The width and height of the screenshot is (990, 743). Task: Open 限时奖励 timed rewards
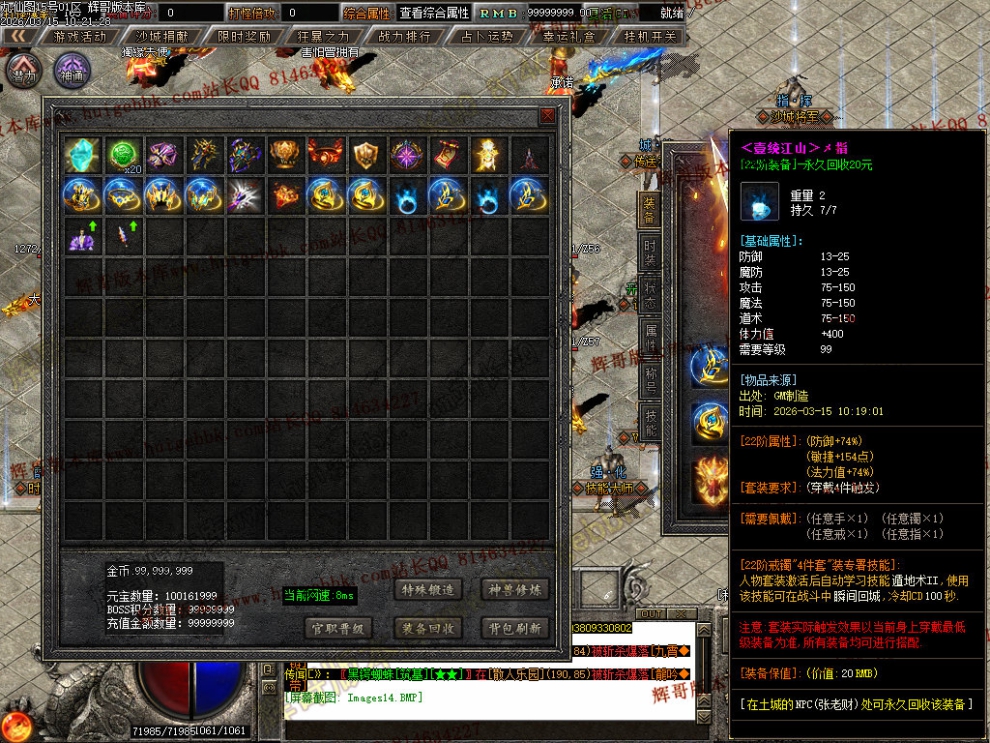pyautogui.click(x=243, y=36)
